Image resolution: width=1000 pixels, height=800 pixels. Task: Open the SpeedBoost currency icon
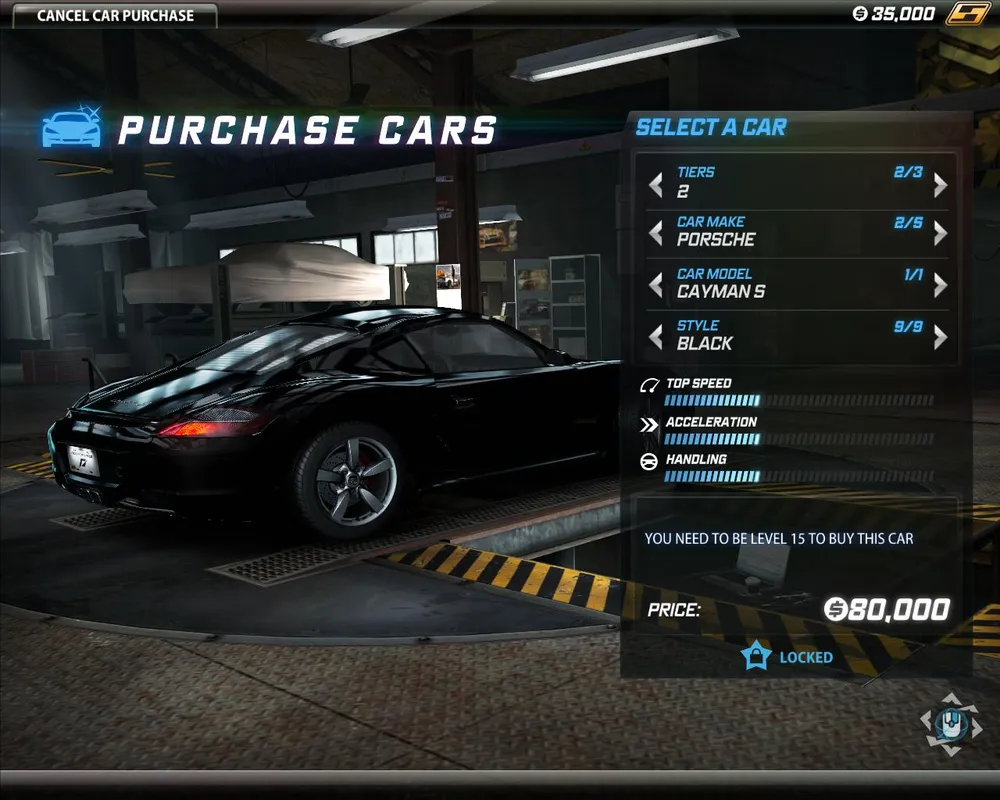(x=967, y=14)
